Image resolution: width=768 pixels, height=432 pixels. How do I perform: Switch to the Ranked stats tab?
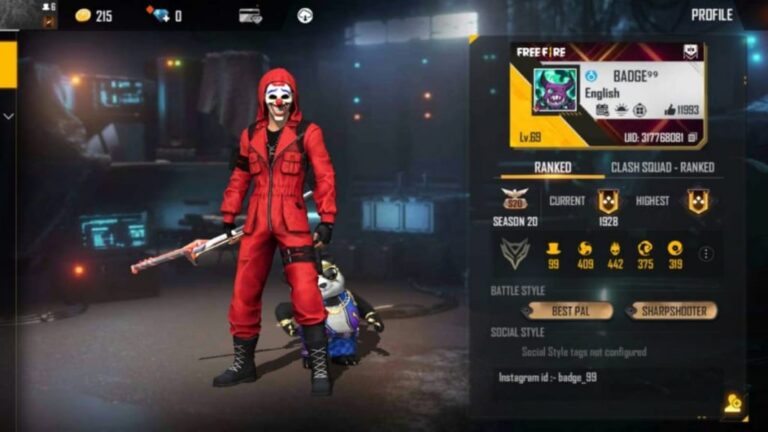click(x=552, y=167)
